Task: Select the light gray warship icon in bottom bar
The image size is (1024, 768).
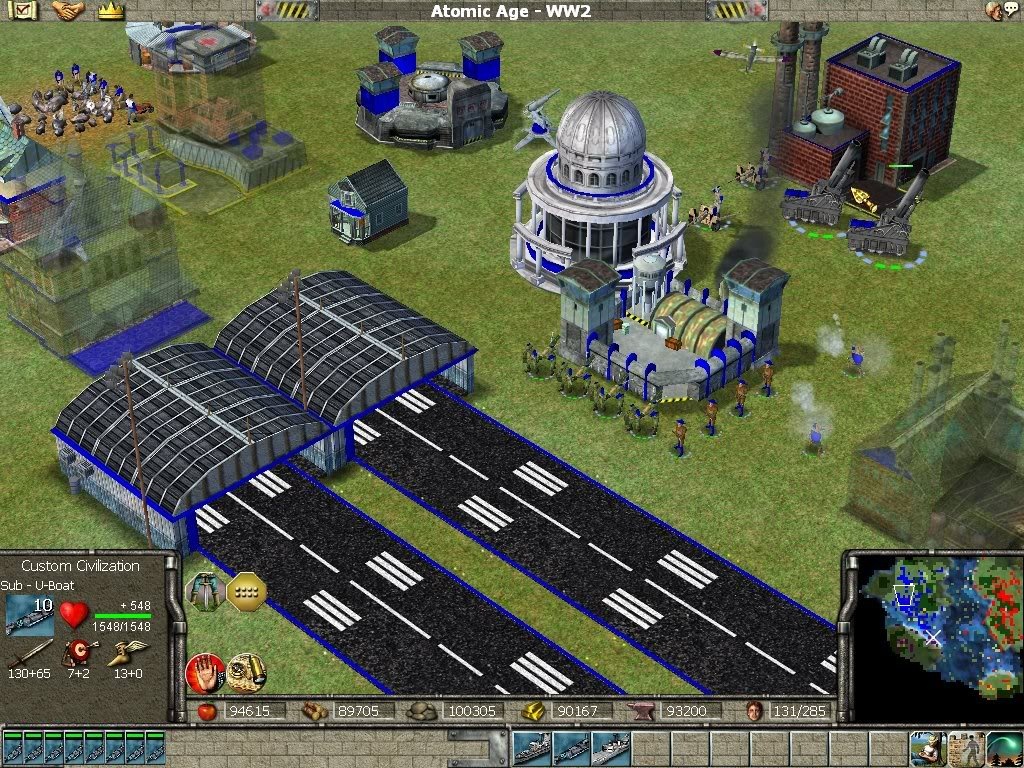Action: (609, 747)
